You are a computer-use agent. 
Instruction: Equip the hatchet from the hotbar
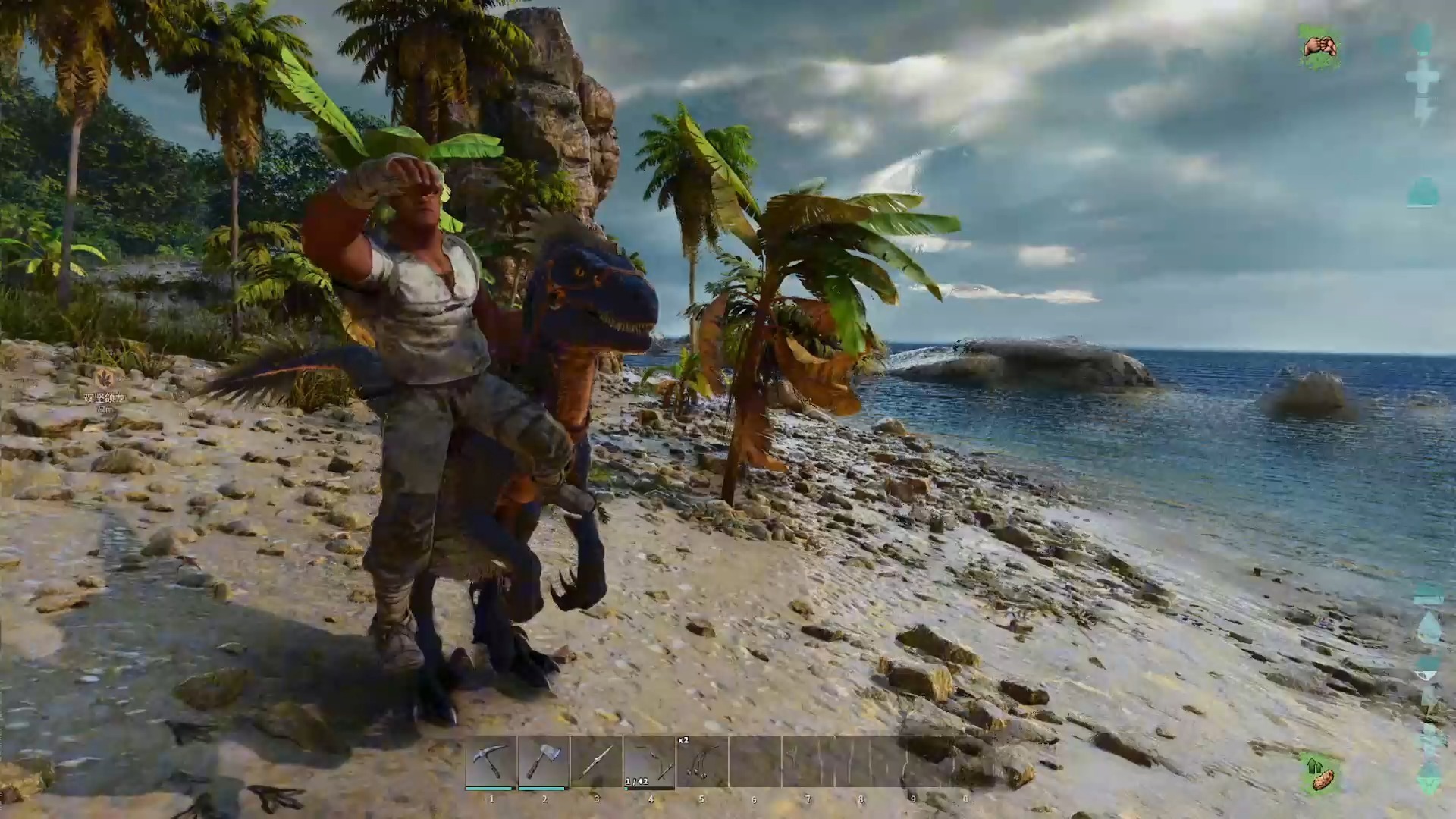(x=543, y=762)
